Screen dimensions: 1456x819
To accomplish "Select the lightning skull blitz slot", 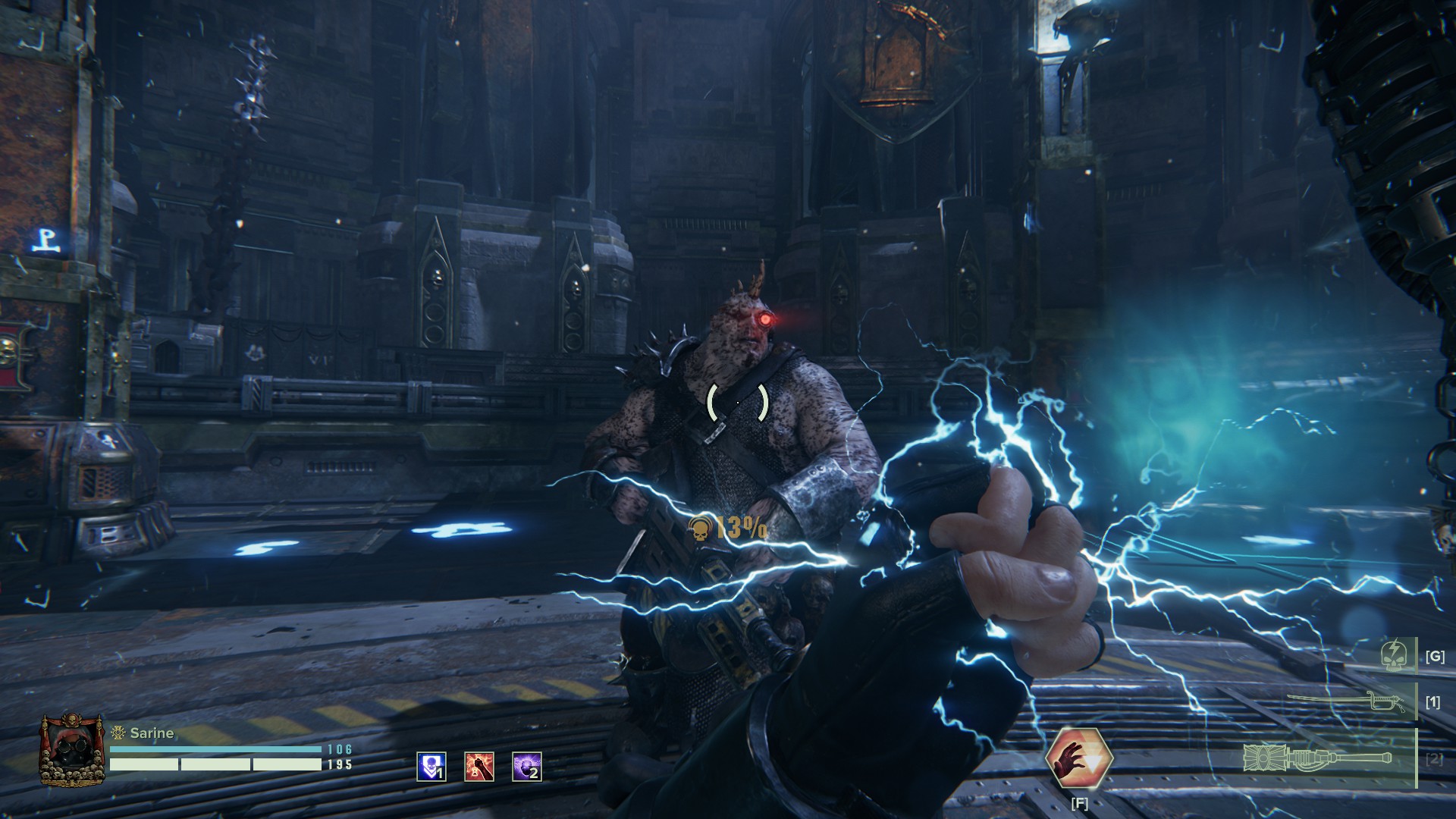I will coord(1395,656).
